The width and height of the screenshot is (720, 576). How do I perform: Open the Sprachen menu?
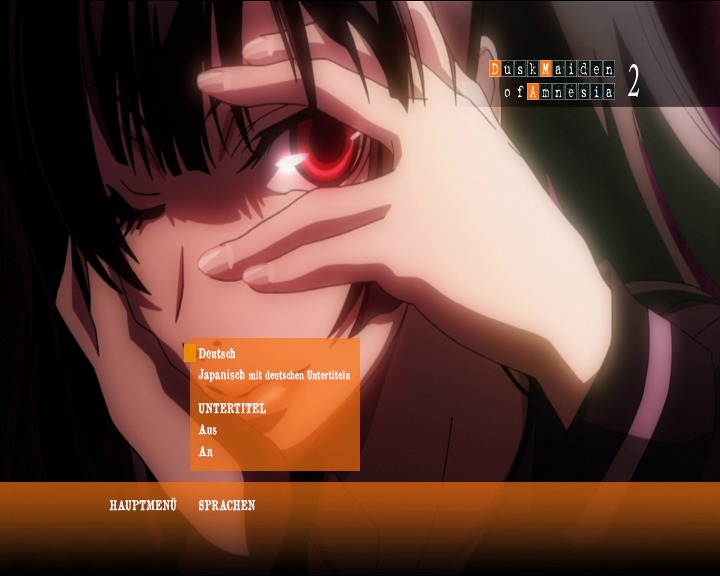pos(227,506)
